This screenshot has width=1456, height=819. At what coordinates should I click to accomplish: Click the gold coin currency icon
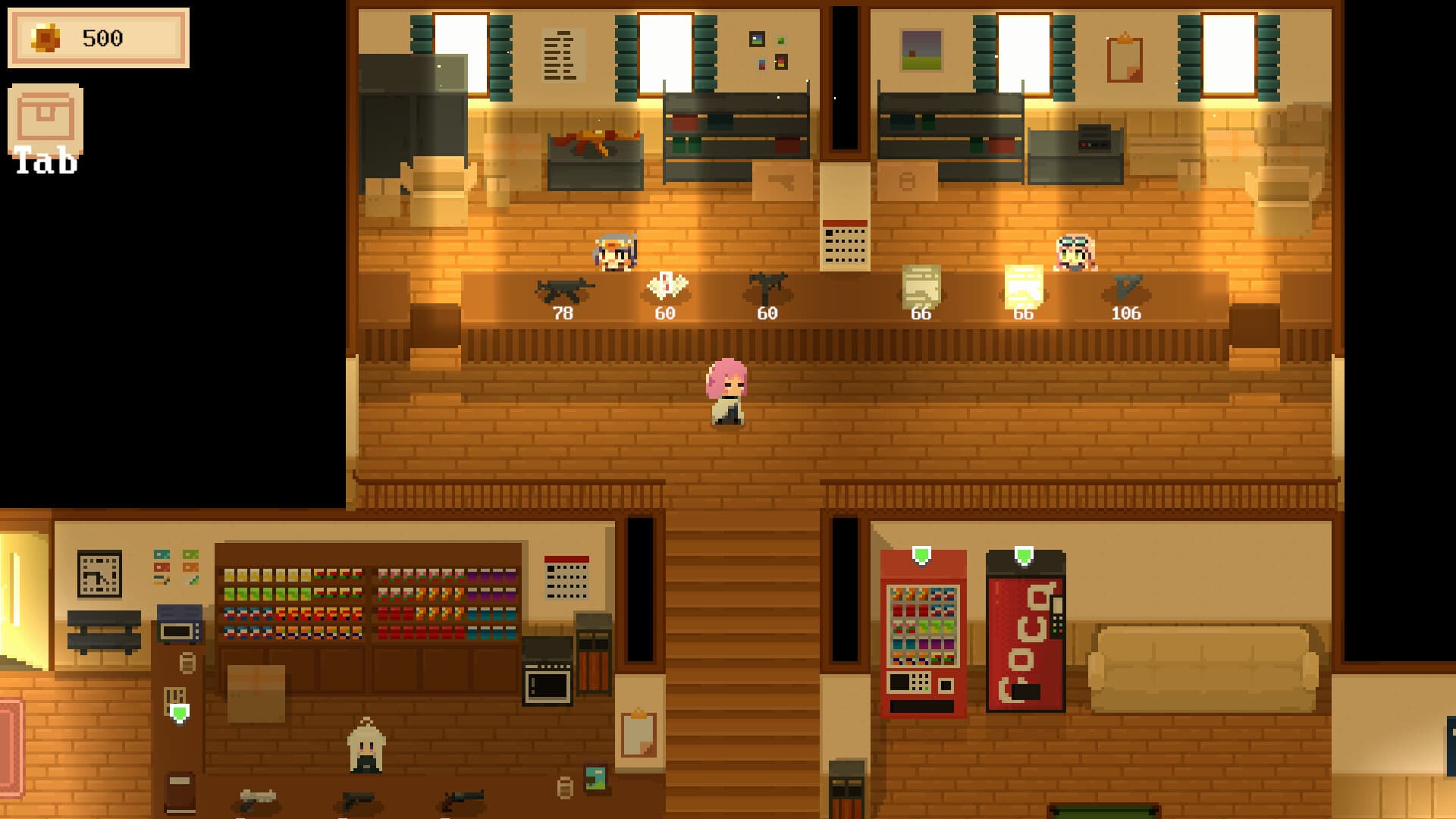(x=47, y=36)
